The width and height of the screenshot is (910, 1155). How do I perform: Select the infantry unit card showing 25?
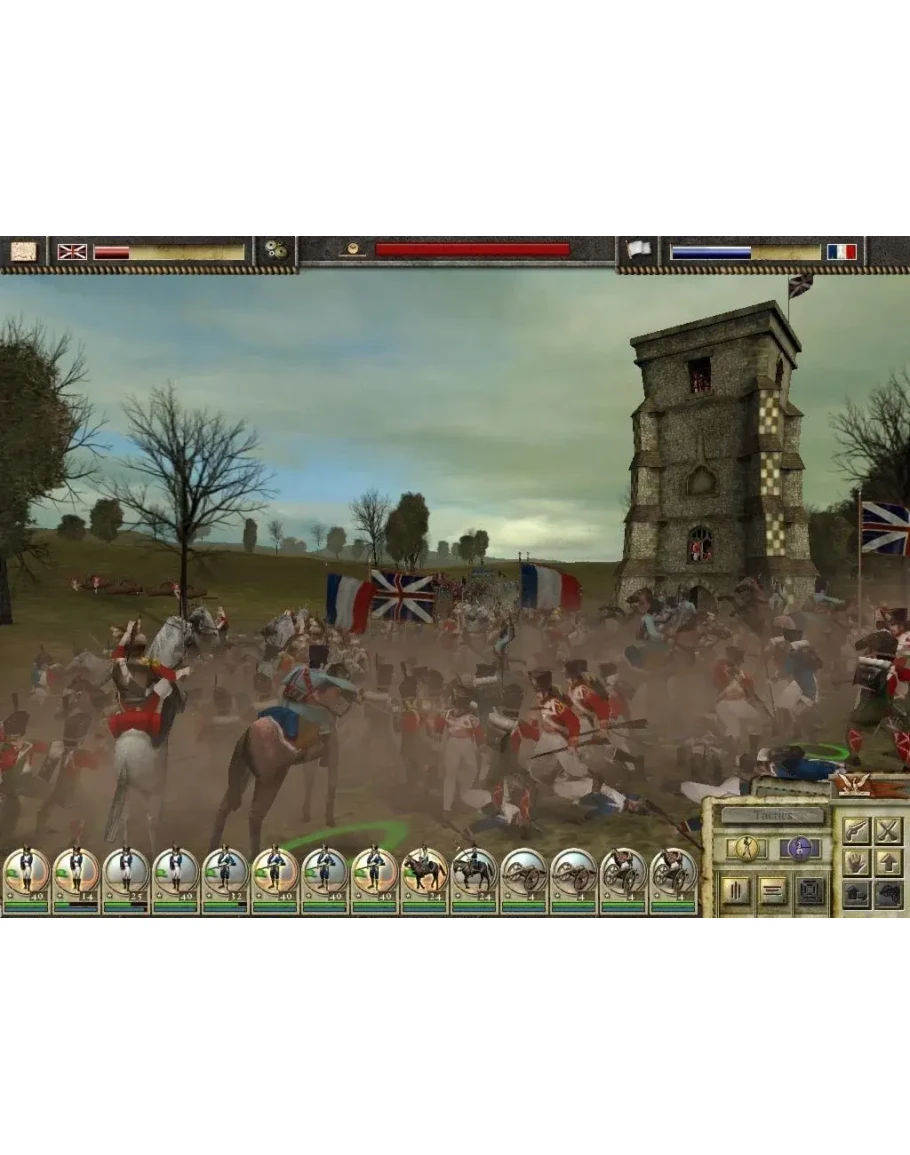(126, 878)
